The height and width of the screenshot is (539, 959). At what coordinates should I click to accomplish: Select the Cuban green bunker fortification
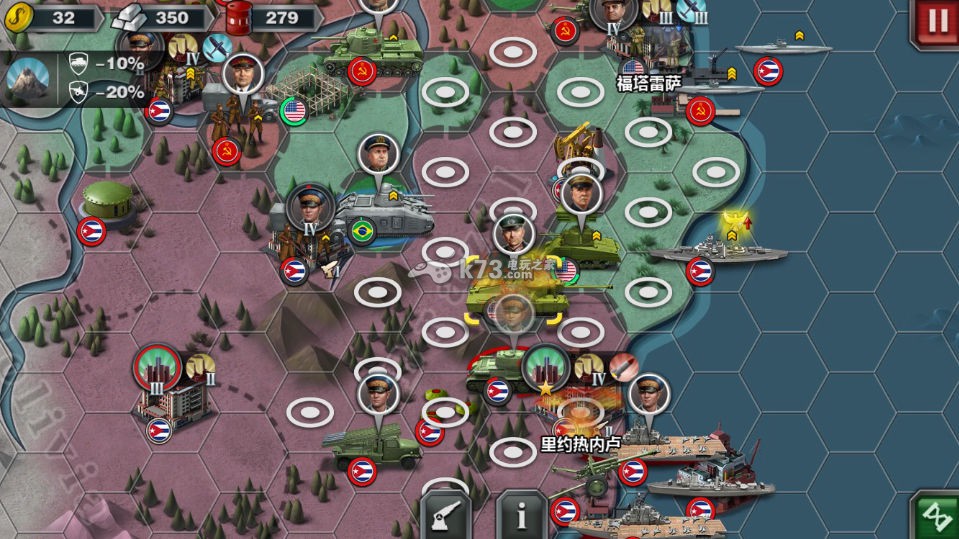[110, 200]
